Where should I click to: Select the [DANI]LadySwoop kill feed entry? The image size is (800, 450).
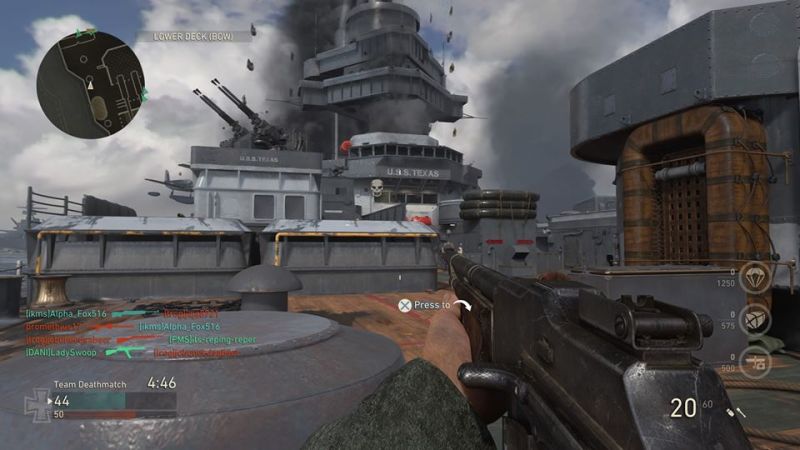coord(58,352)
